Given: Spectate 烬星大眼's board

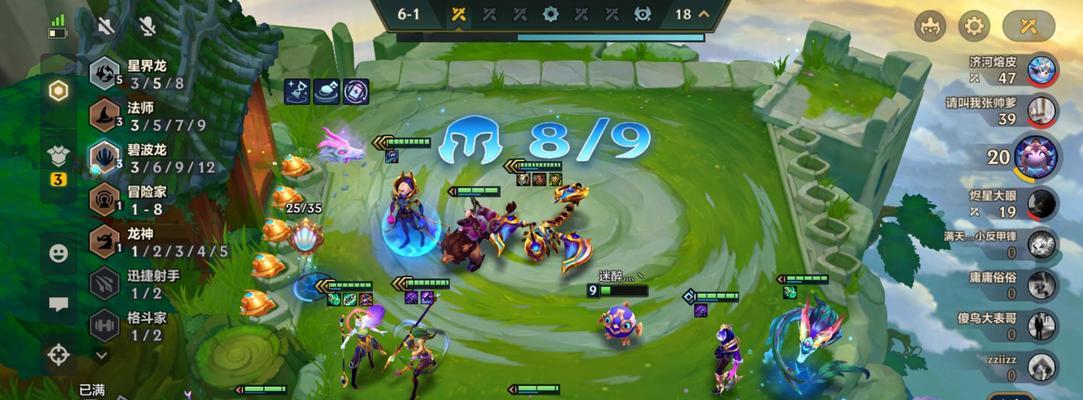Looking at the screenshot, I should [x=1043, y=202].
